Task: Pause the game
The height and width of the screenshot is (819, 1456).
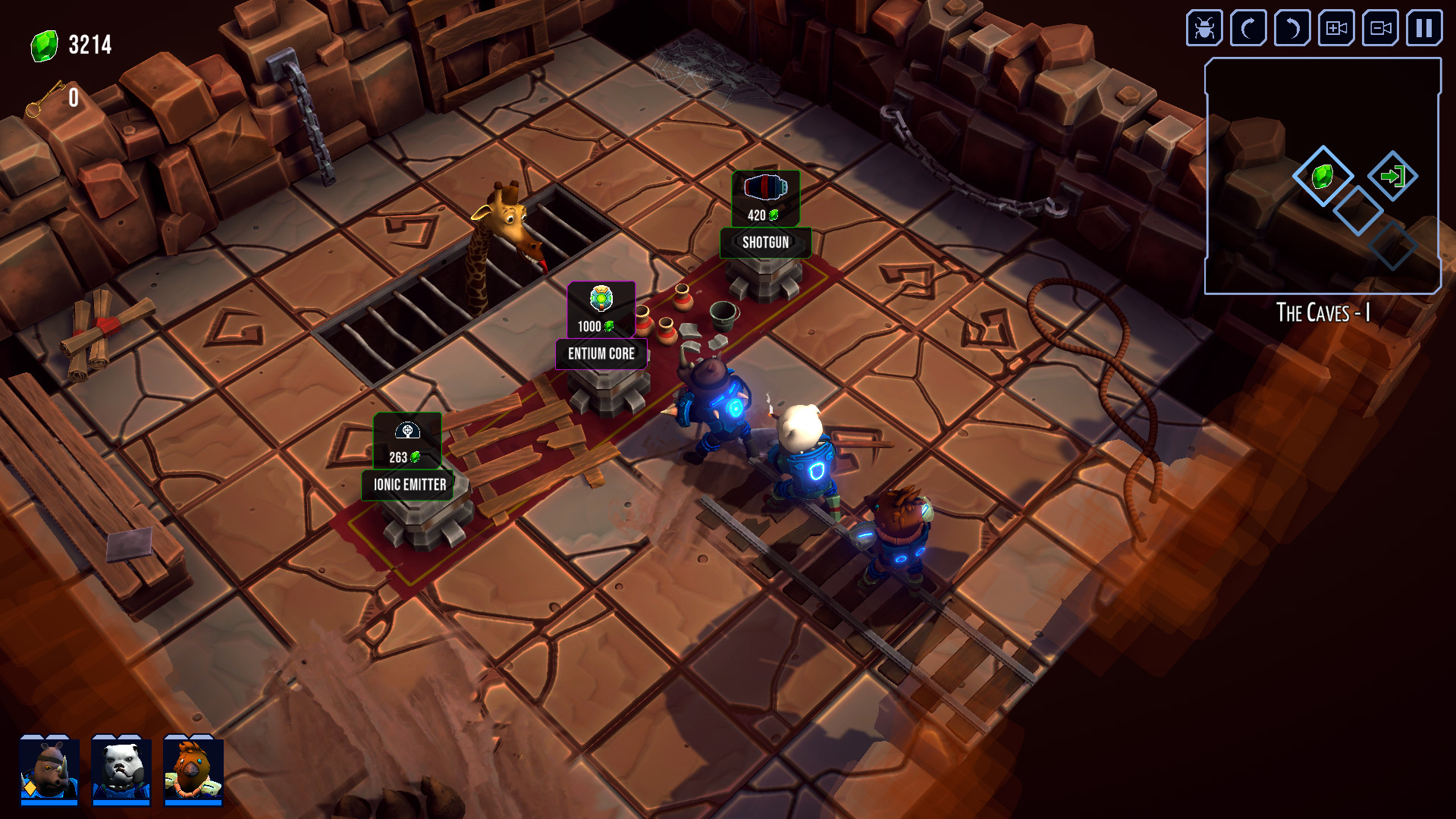Action: point(1424,29)
